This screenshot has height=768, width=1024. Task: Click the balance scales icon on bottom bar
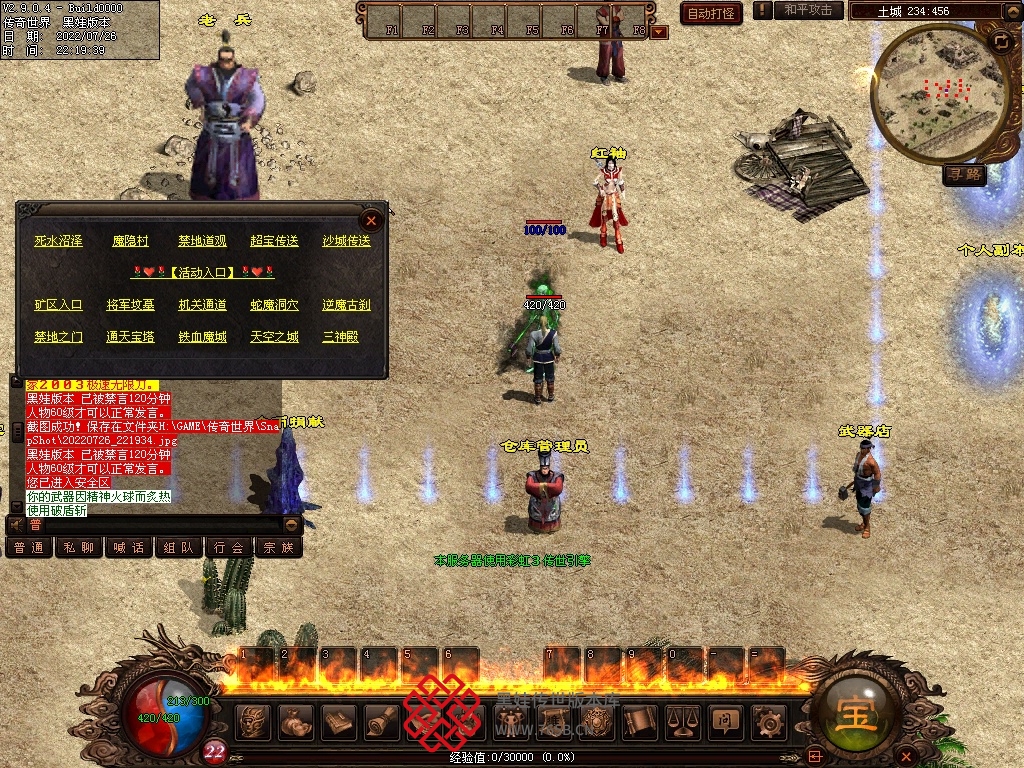(x=682, y=721)
